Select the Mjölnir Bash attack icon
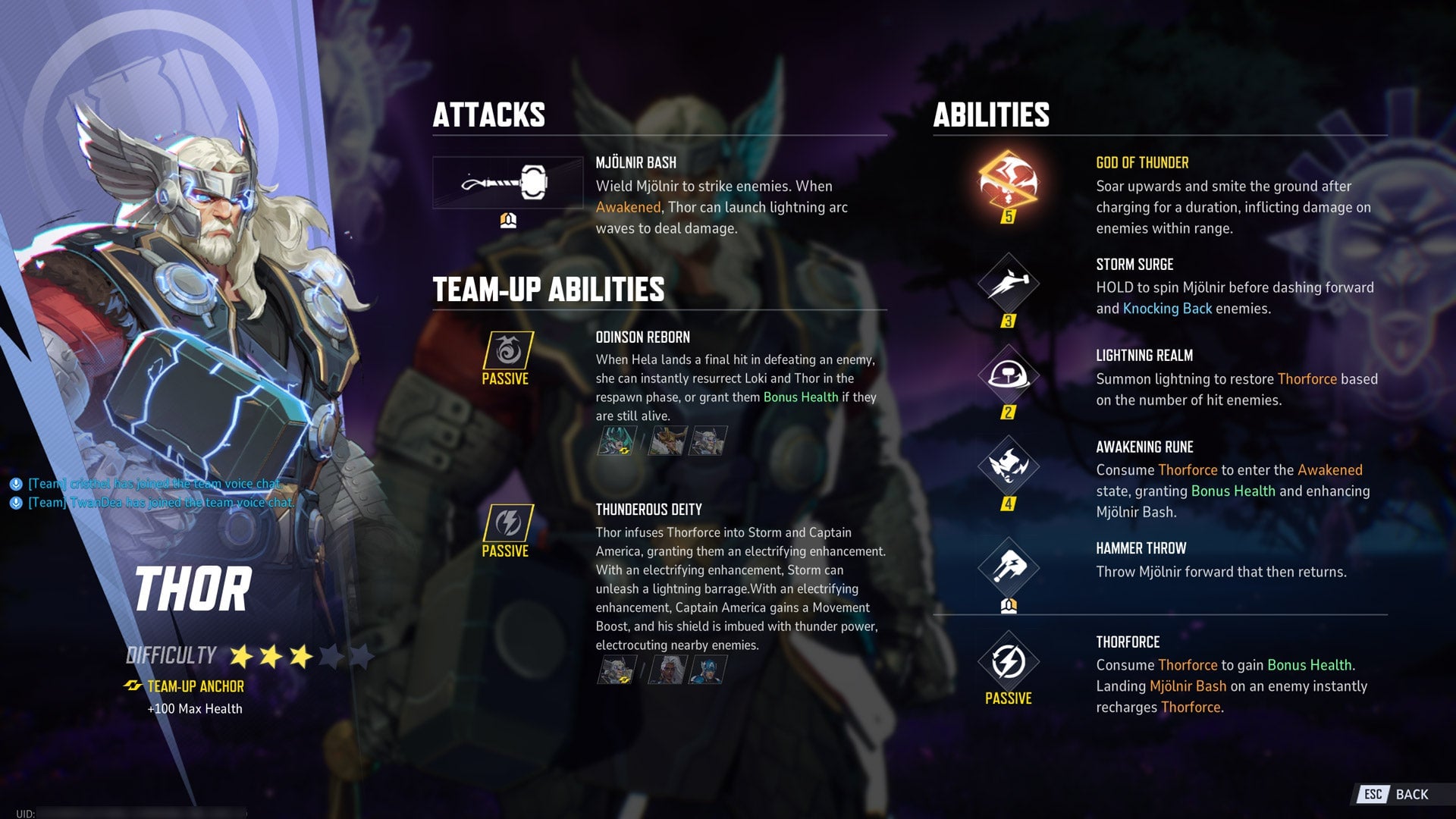The height and width of the screenshot is (819, 1456). pyautogui.click(x=507, y=182)
